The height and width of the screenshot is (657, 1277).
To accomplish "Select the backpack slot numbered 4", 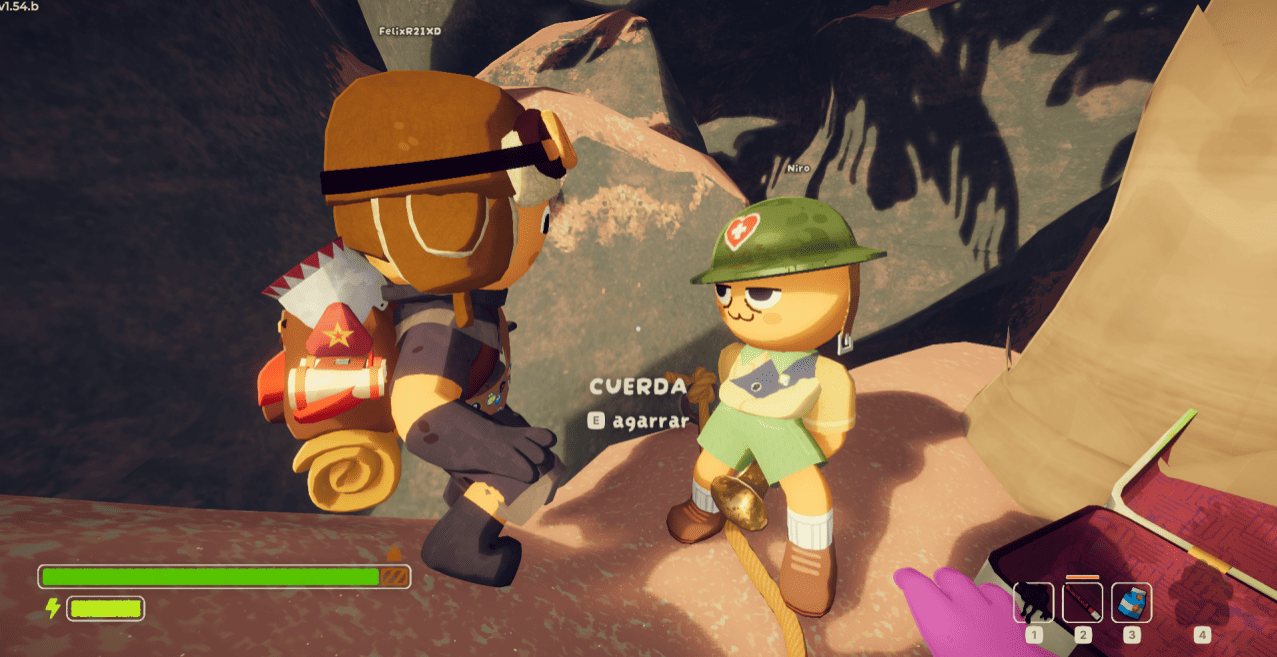I will (1202, 603).
